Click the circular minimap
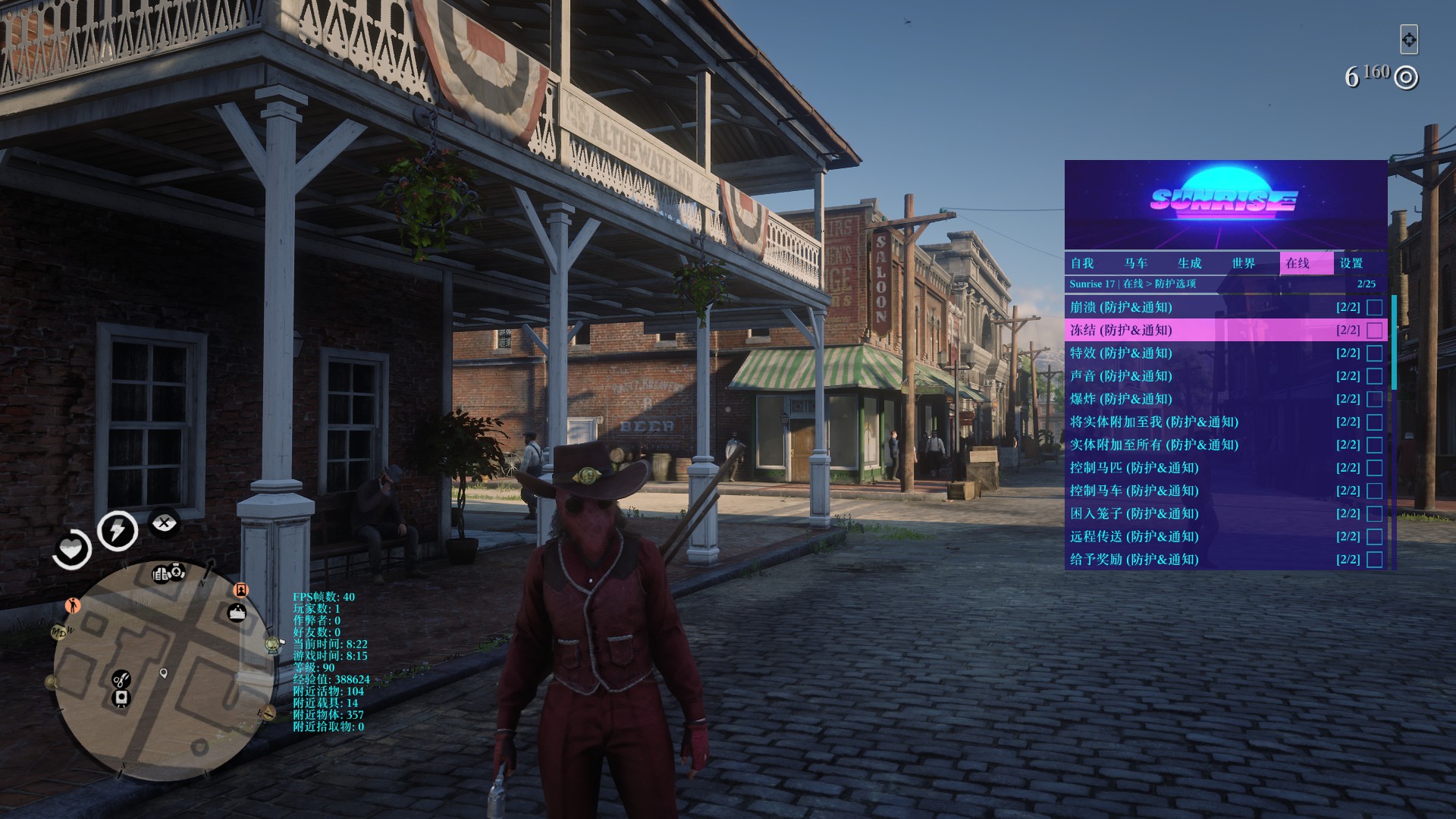This screenshot has height=819, width=1456. 162,670
